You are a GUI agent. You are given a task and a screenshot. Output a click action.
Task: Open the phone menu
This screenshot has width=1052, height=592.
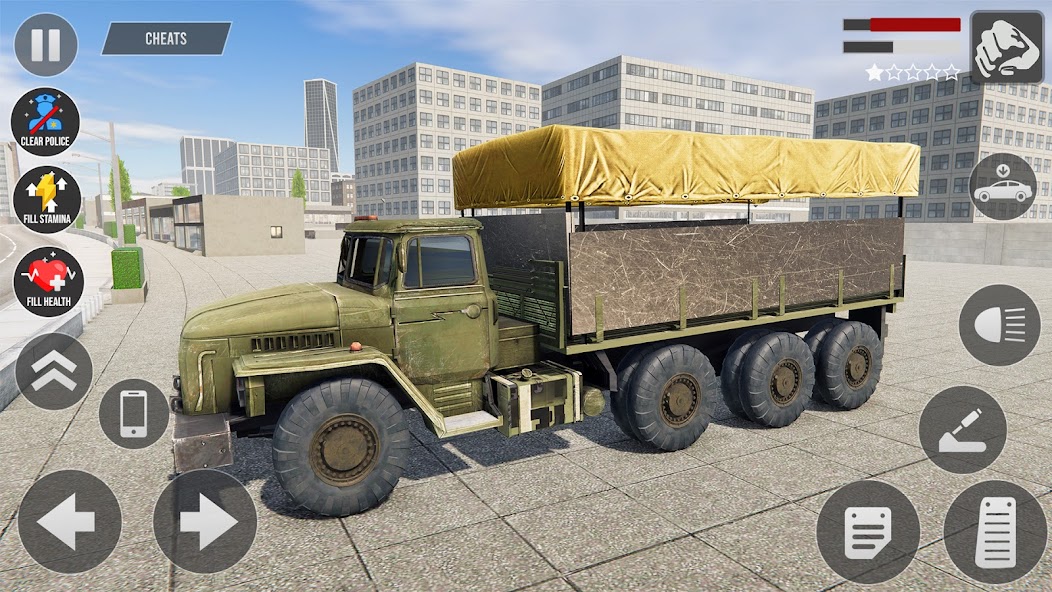tap(133, 413)
